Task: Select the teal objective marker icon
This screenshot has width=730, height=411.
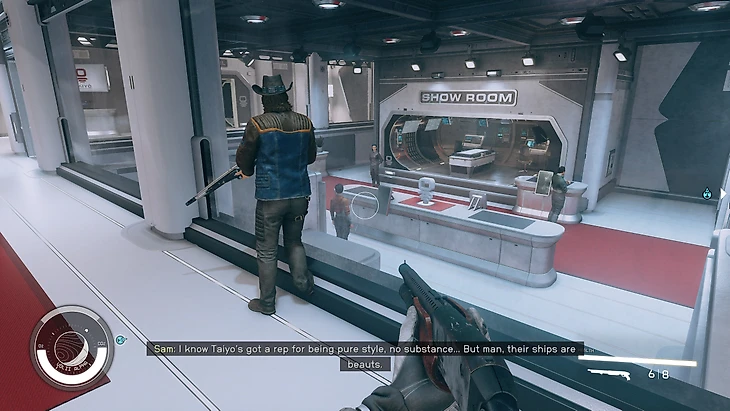Action: click(708, 193)
